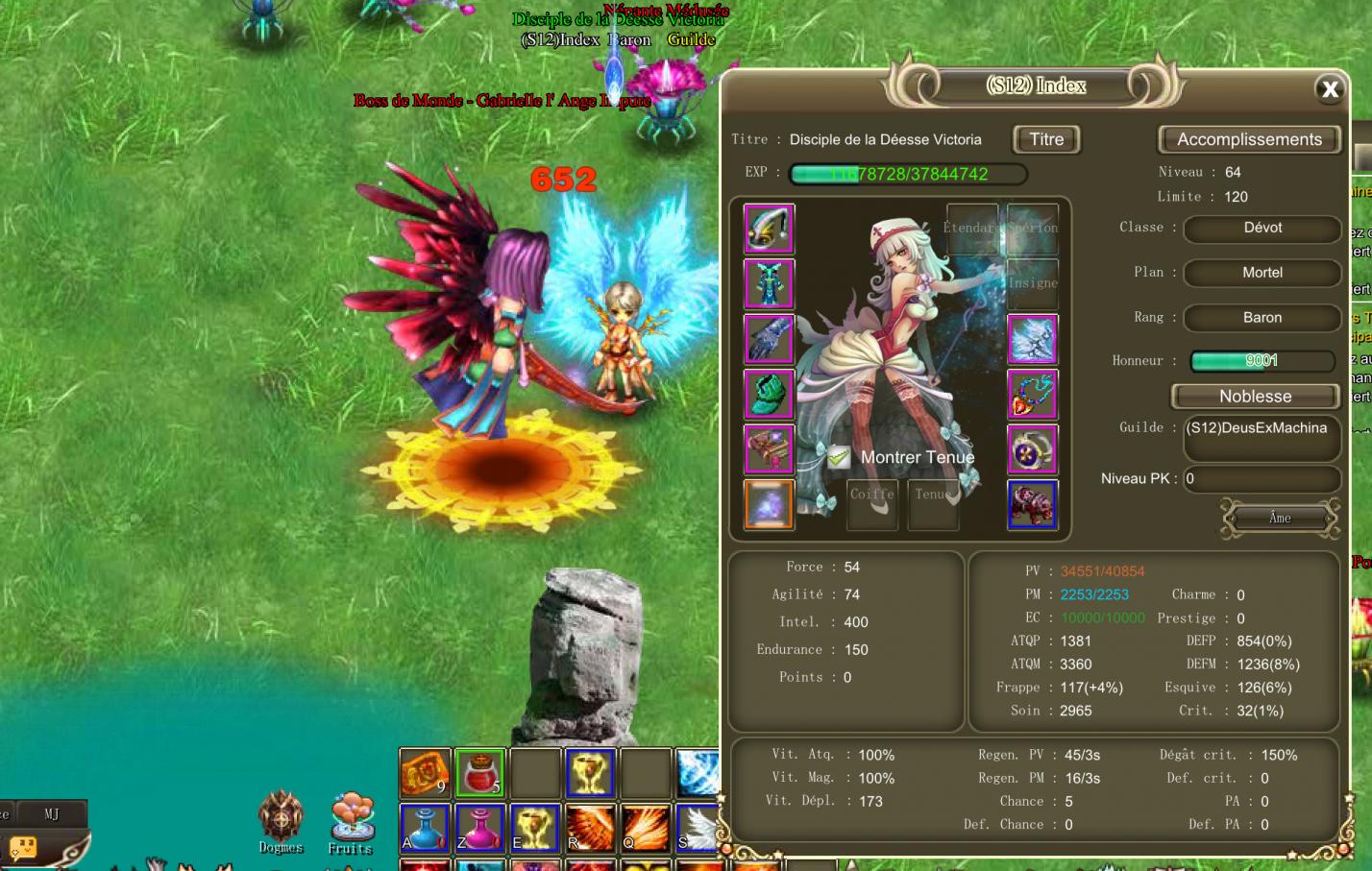Select the red mount equipment slot
The width and height of the screenshot is (1372, 871).
pos(1032,504)
